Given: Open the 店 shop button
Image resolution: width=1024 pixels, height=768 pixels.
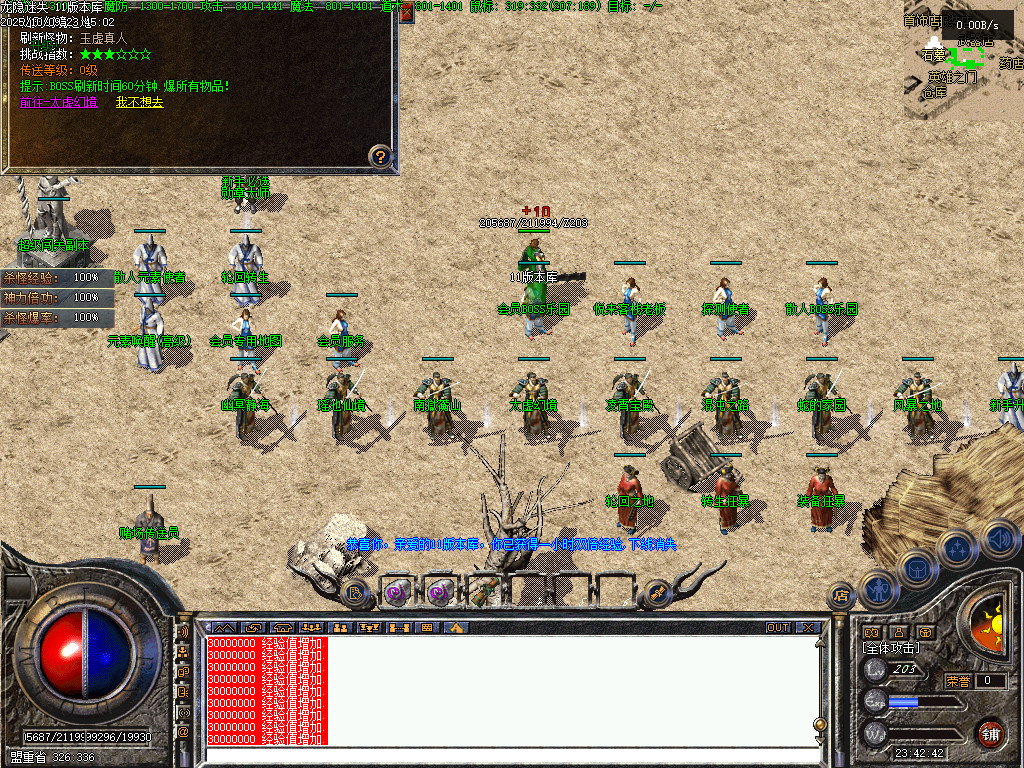Looking at the screenshot, I should tap(841, 596).
